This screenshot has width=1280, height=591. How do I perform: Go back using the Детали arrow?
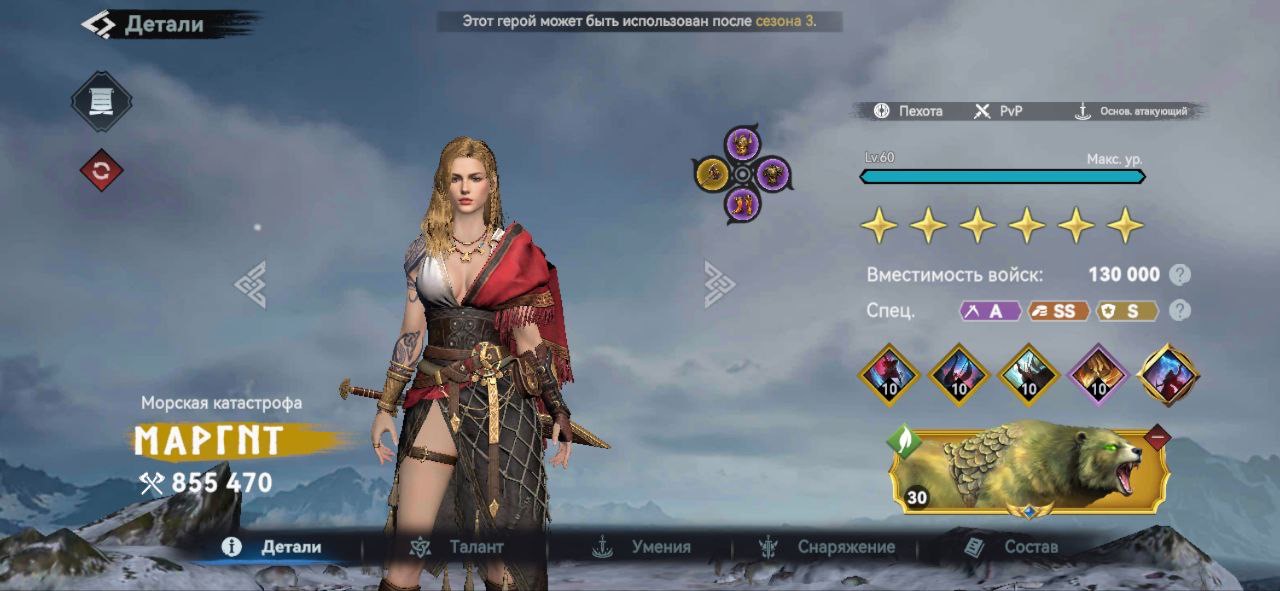(98, 25)
